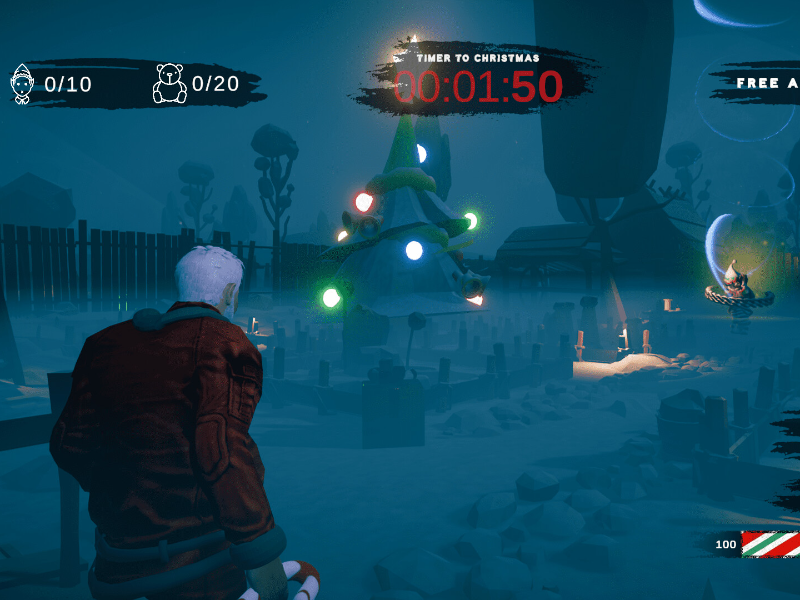Click the teddy bear collectible icon
The height and width of the screenshot is (600, 800).
[x=169, y=84]
